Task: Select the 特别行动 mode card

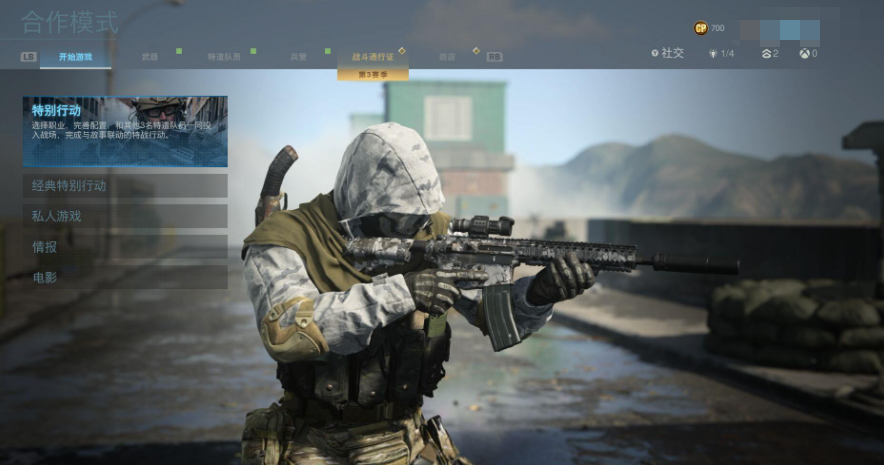Action: 125,131
